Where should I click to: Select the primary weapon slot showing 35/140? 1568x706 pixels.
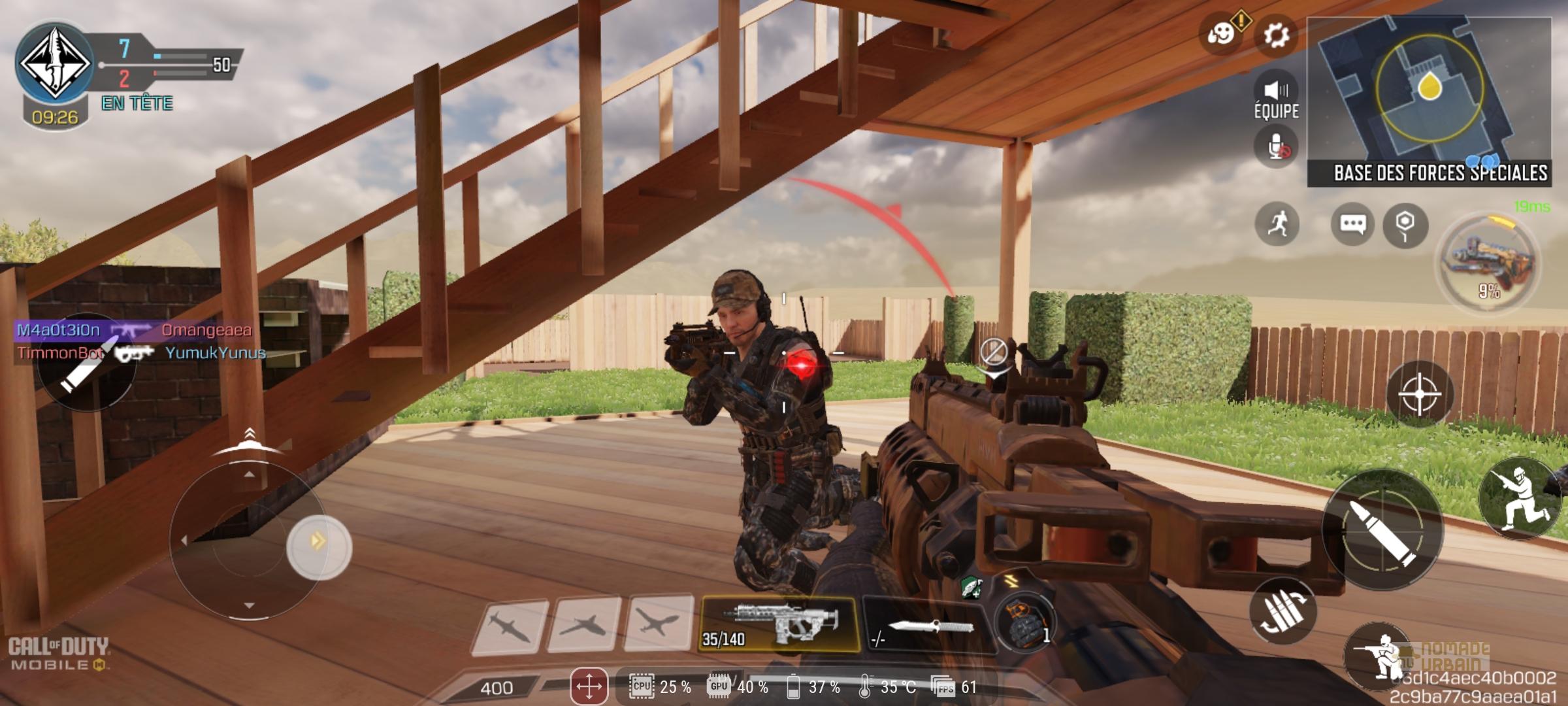click(778, 624)
